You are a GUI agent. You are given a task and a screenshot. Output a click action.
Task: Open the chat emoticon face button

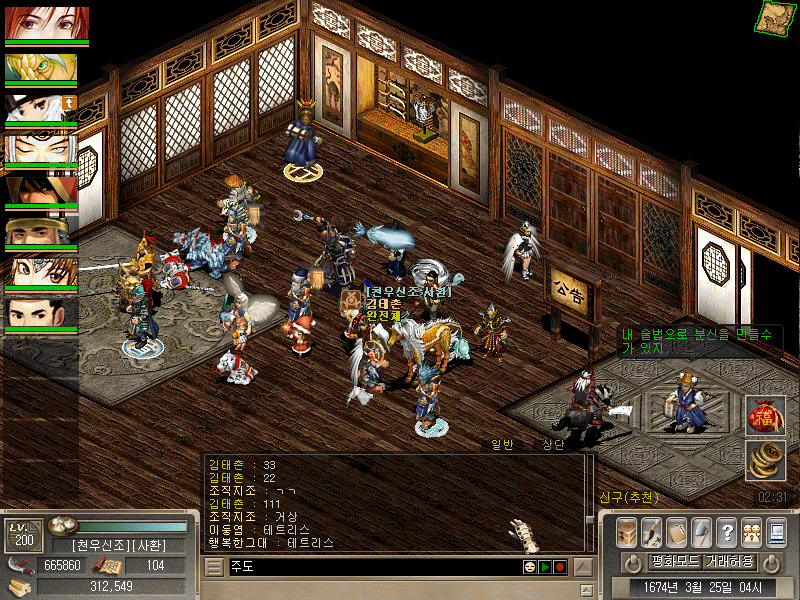coord(528,567)
